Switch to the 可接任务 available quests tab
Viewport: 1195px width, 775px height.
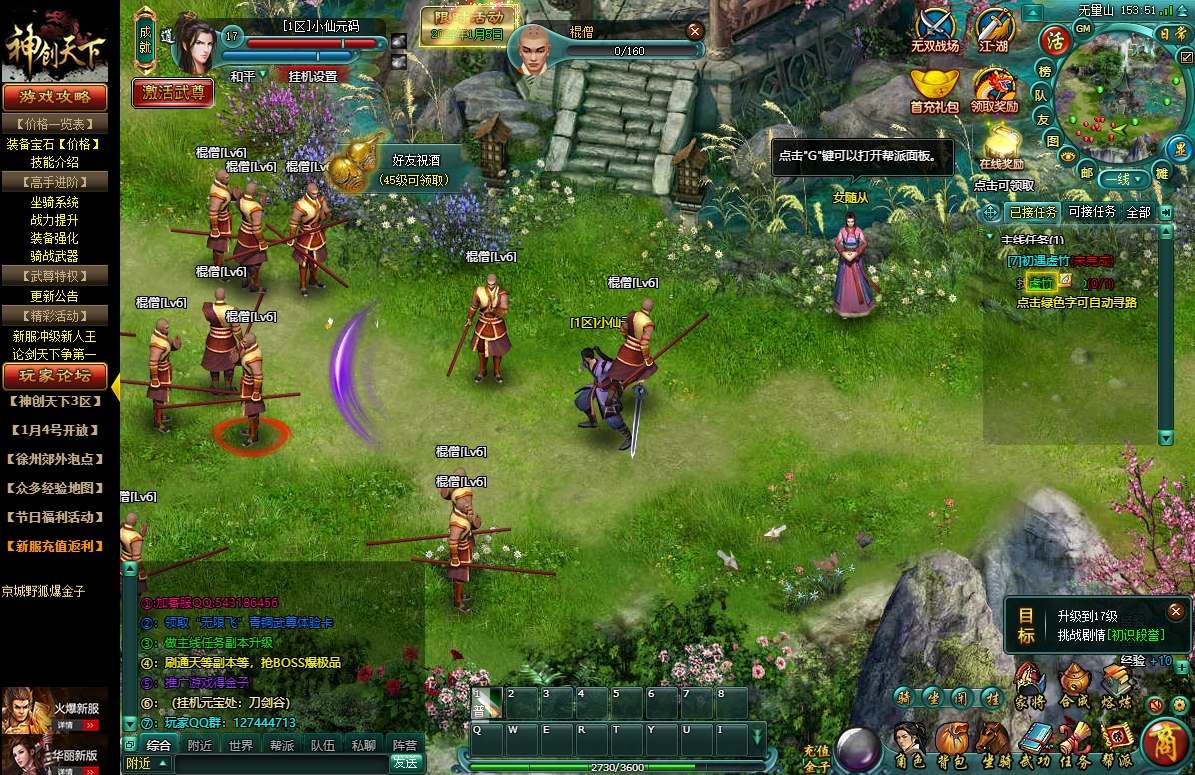point(1092,212)
